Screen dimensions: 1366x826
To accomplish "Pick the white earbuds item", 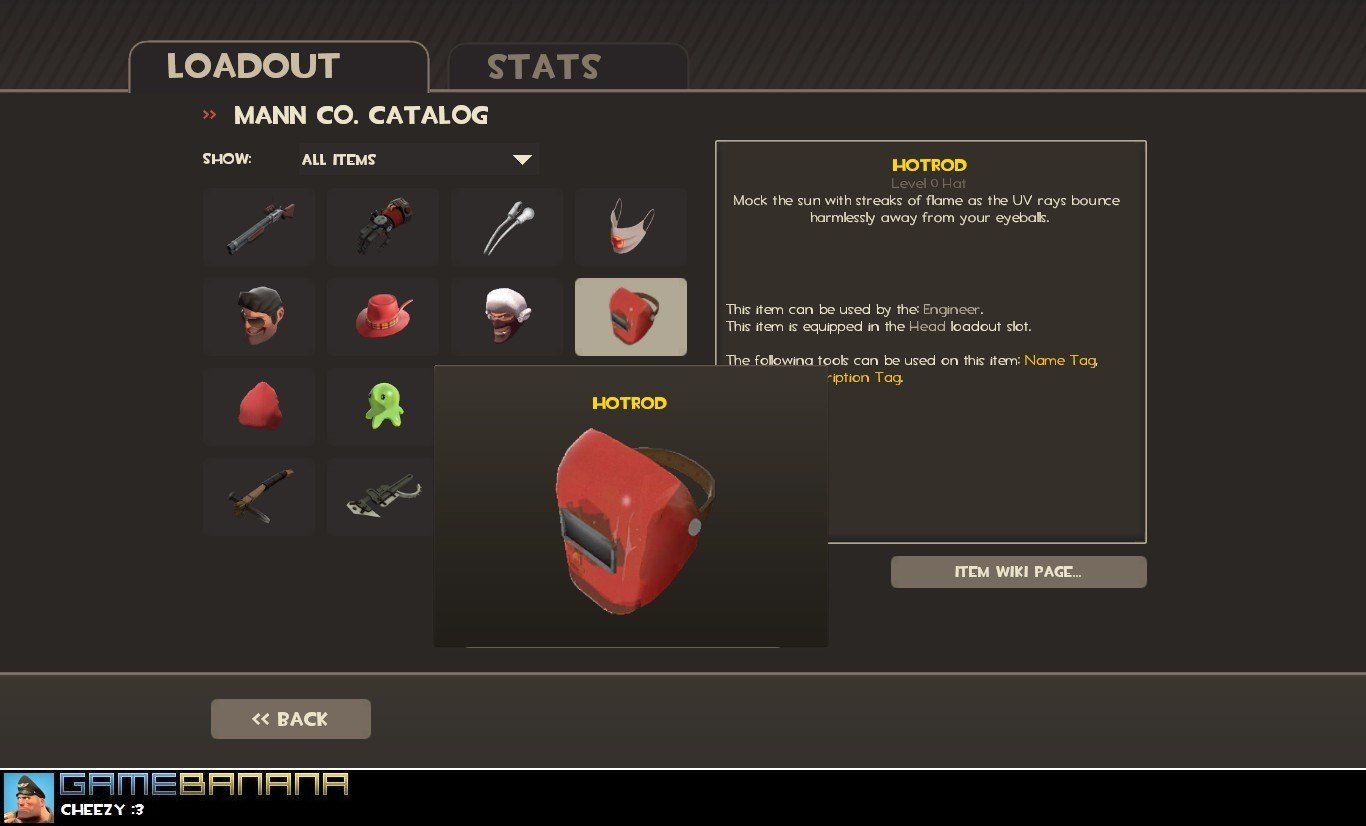I will point(507,228).
